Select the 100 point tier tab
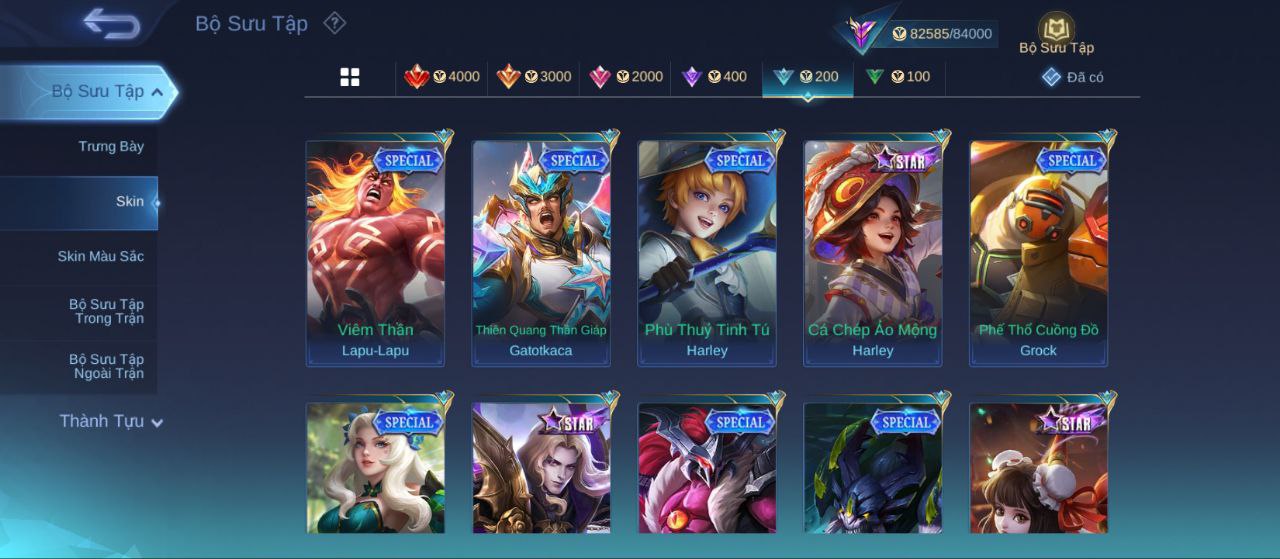 (x=898, y=77)
